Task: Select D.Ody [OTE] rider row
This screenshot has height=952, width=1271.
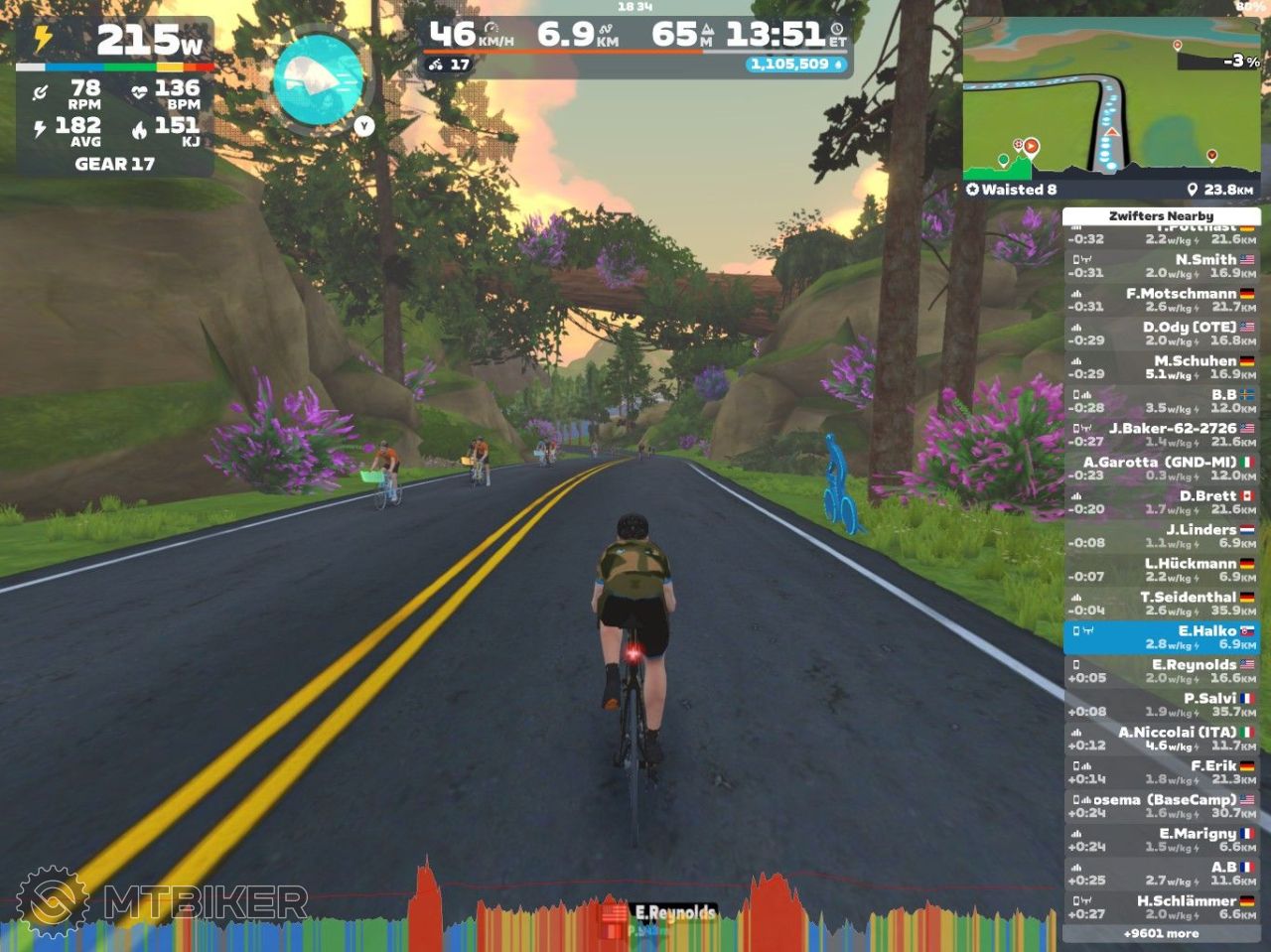Action: (x=1161, y=334)
